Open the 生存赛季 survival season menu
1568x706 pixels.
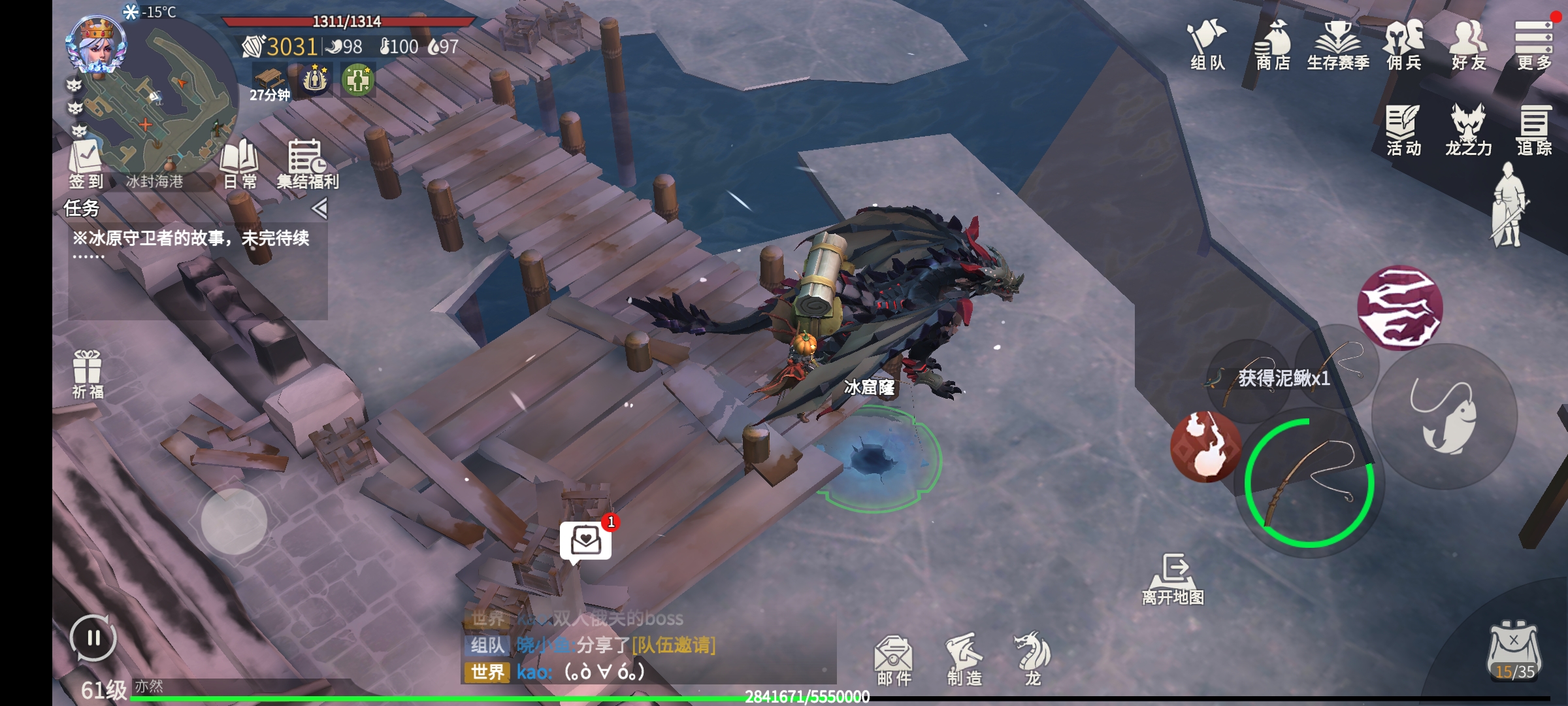[x=1337, y=44]
